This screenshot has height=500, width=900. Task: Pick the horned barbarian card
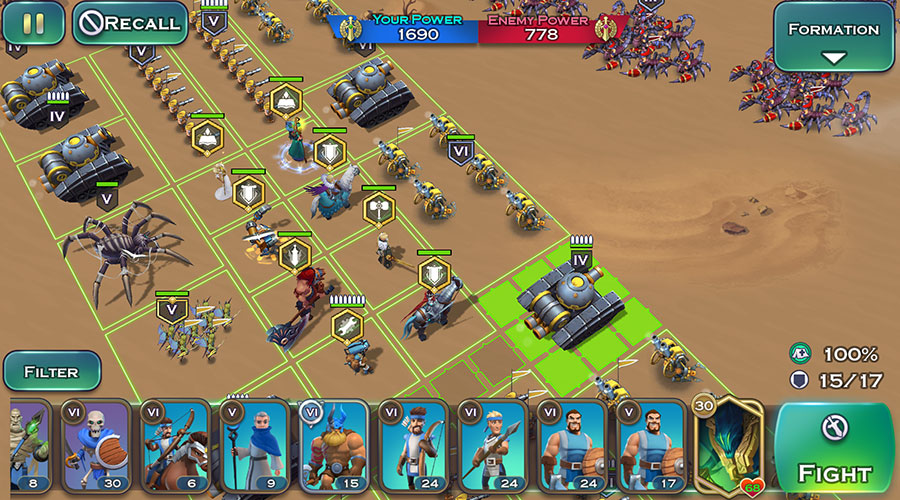(333, 446)
